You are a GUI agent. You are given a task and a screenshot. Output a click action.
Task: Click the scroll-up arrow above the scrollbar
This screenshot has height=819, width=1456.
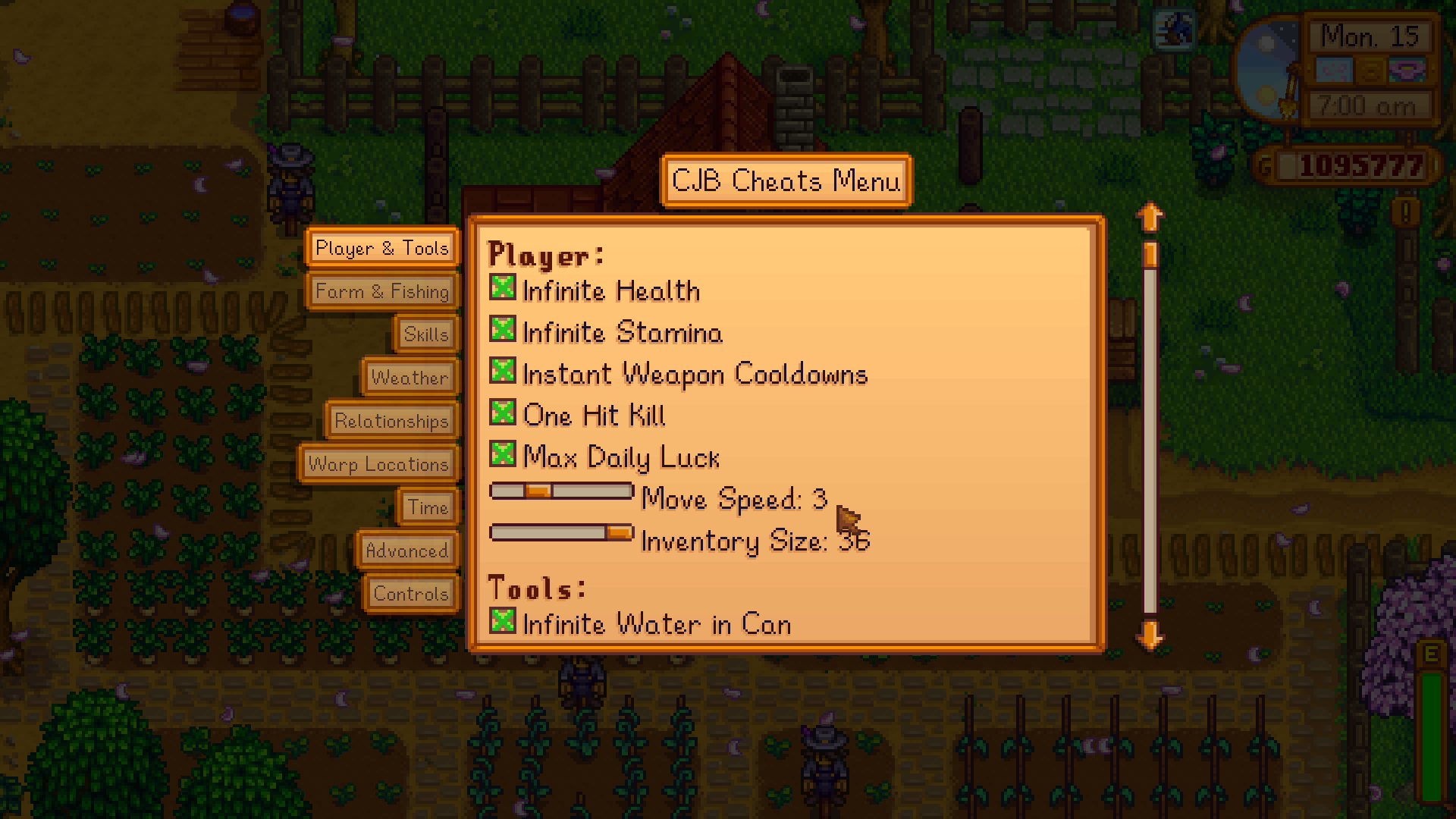tap(1150, 216)
